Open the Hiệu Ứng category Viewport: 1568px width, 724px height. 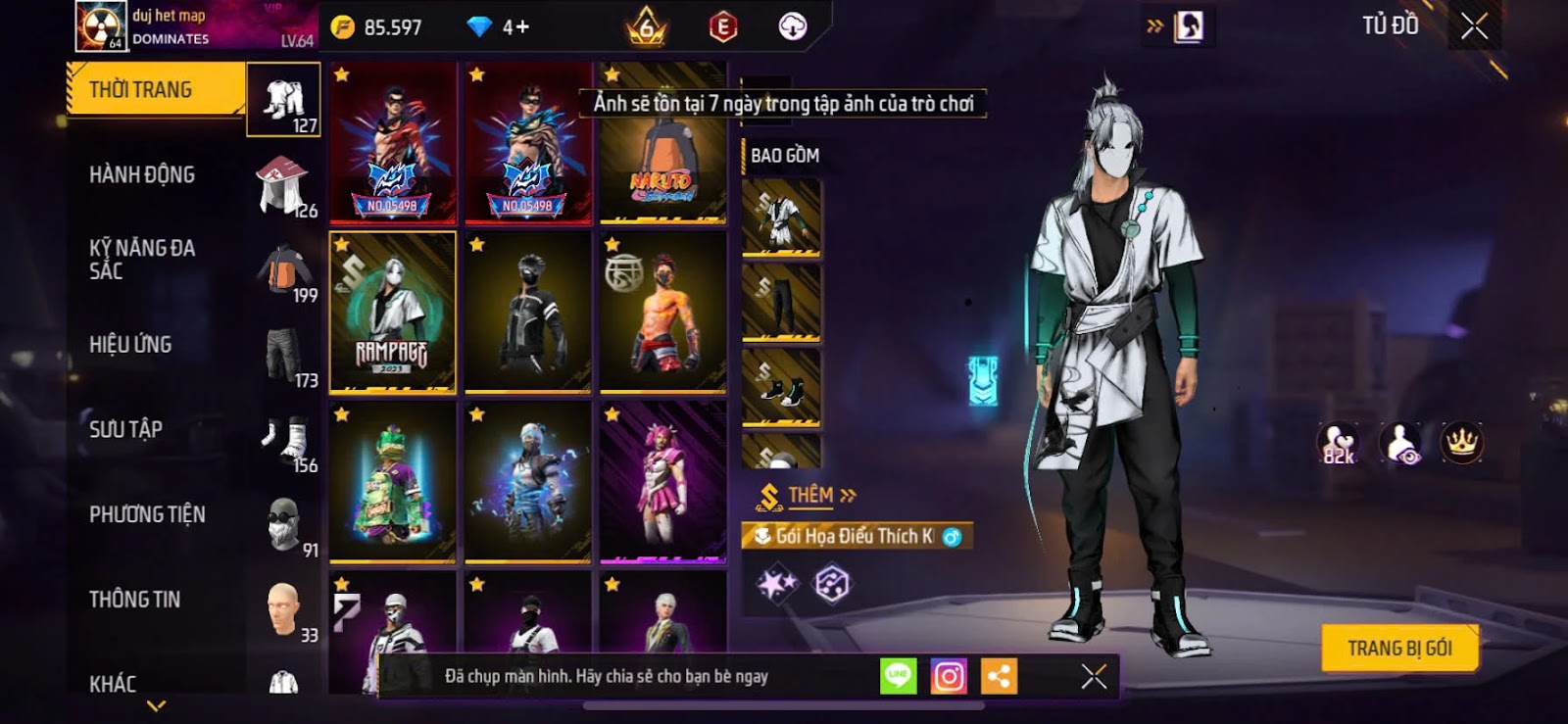[130, 345]
